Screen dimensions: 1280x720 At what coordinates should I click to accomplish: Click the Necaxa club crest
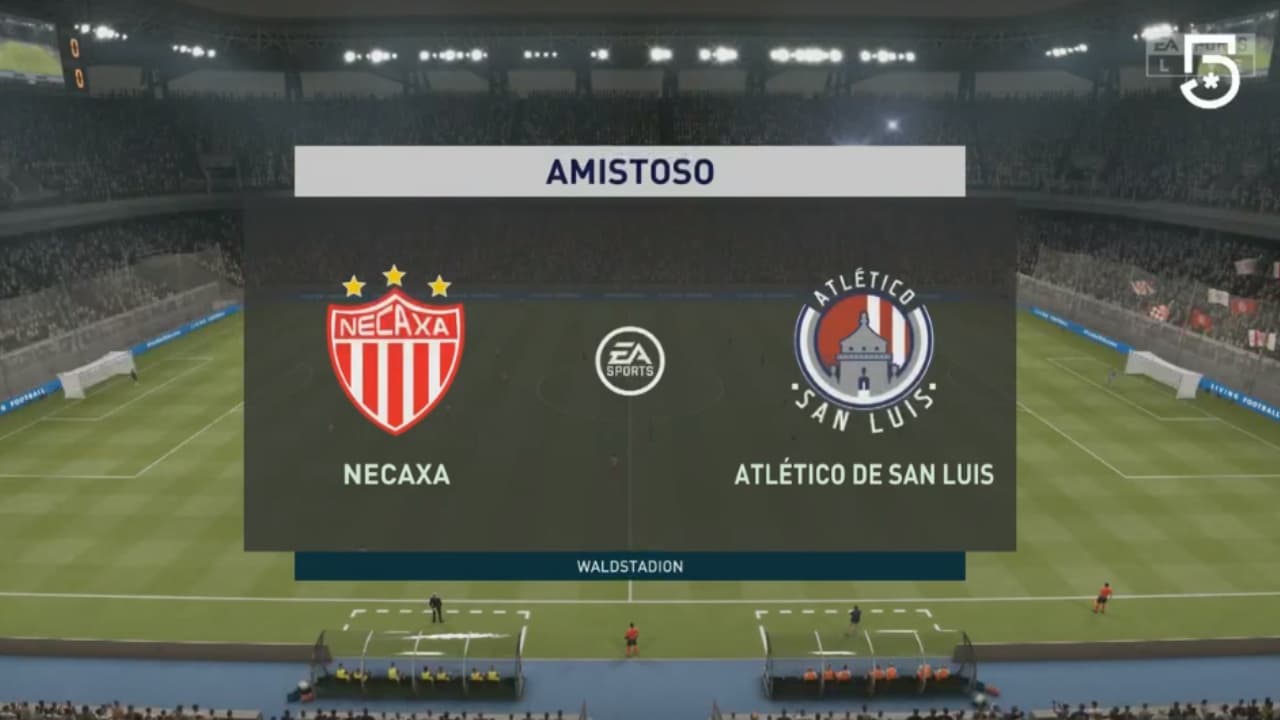[393, 358]
